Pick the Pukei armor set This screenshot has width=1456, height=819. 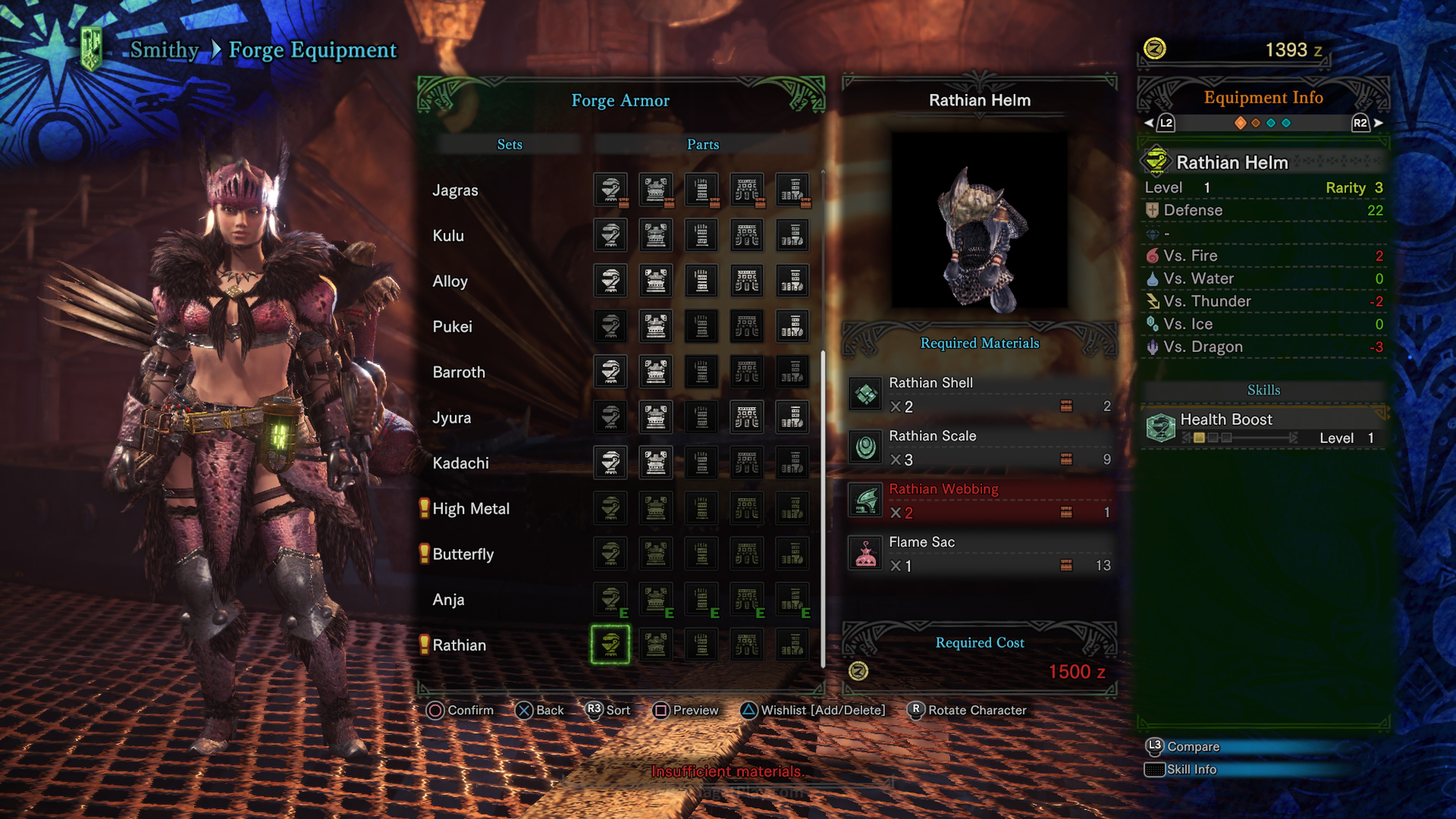(x=452, y=327)
